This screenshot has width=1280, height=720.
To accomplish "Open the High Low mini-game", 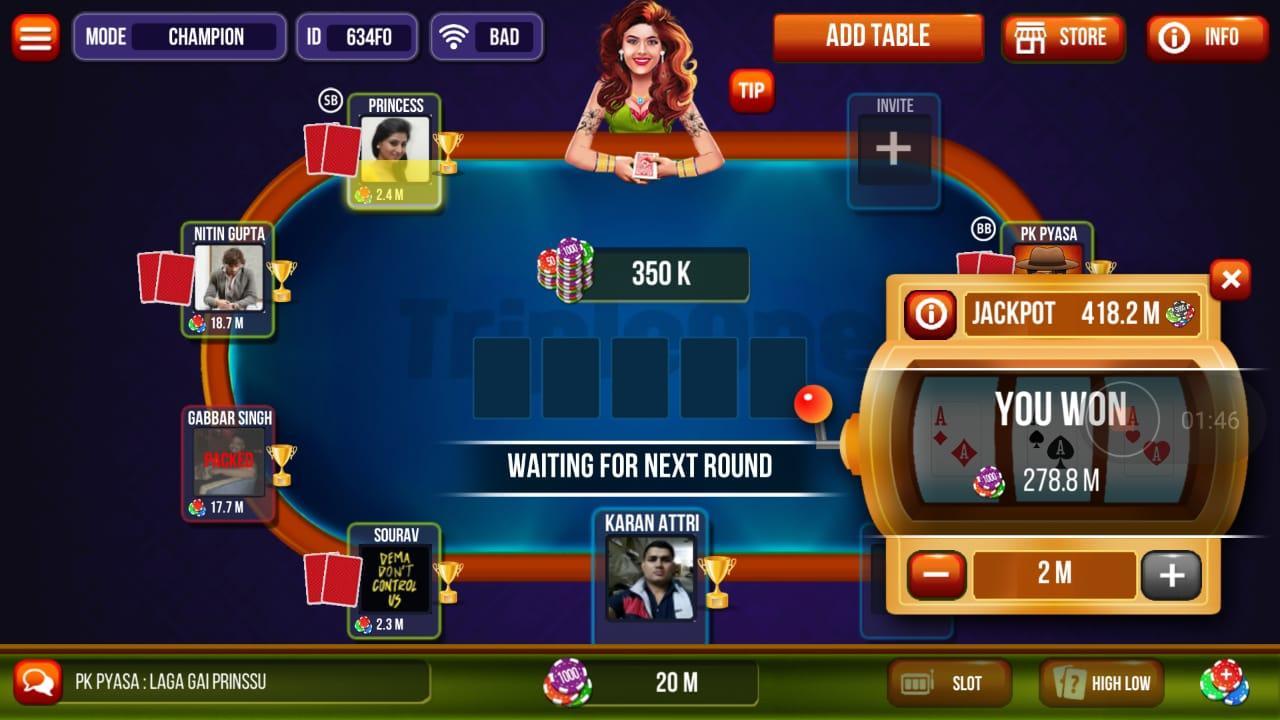I will pyautogui.click(x=1101, y=683).
